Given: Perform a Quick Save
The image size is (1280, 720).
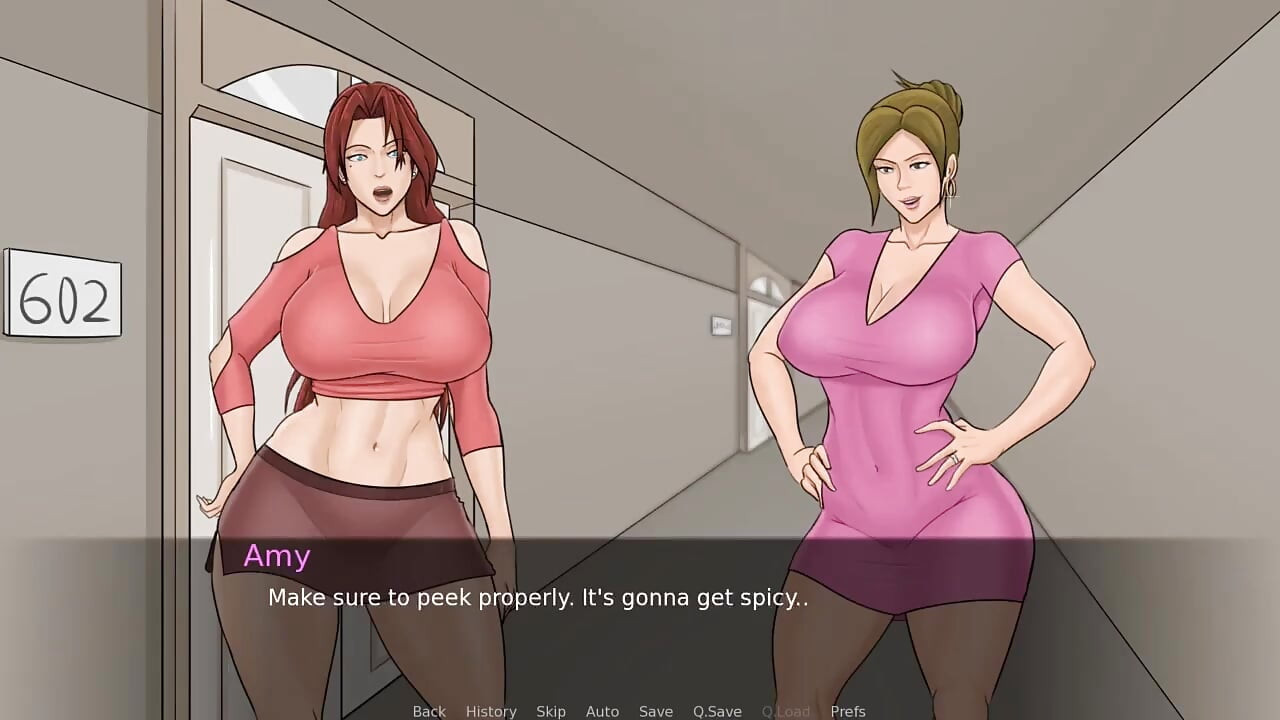Looking at the screenshot, I should (x=716, y=711).
